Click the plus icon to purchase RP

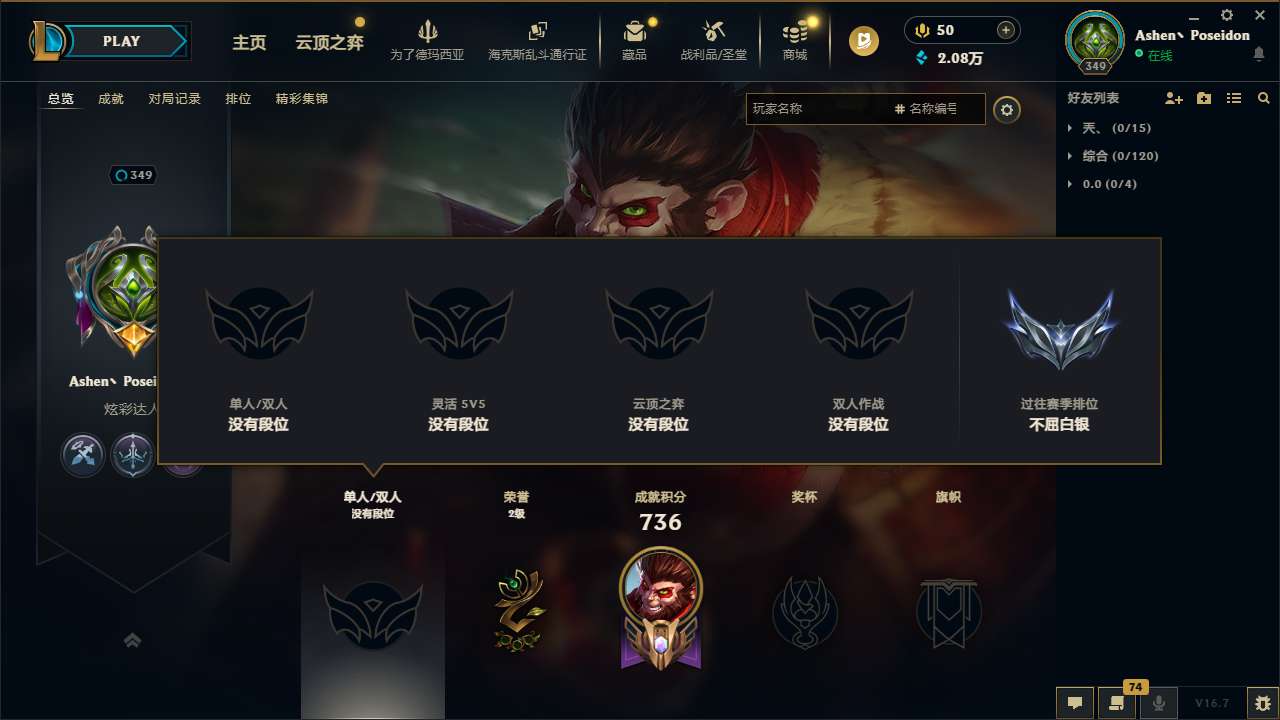point(1004,30)
